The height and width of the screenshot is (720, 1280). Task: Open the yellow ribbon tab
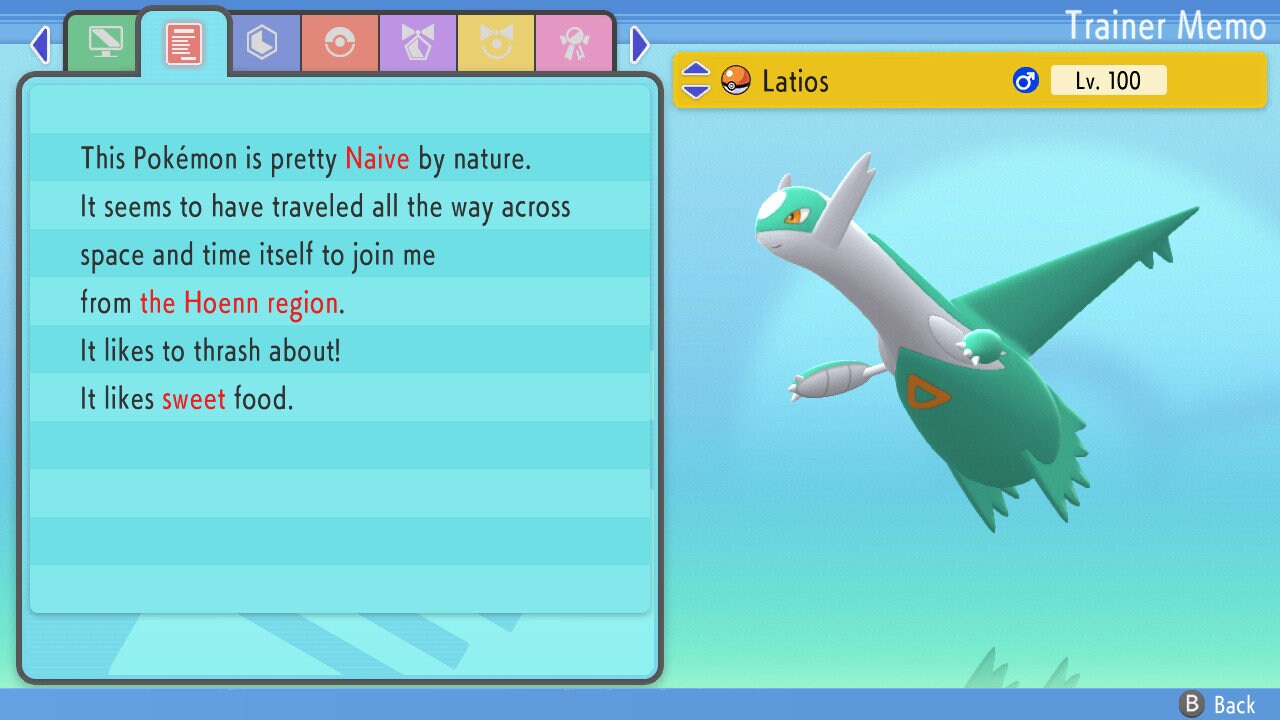click(x=496, y=43)
